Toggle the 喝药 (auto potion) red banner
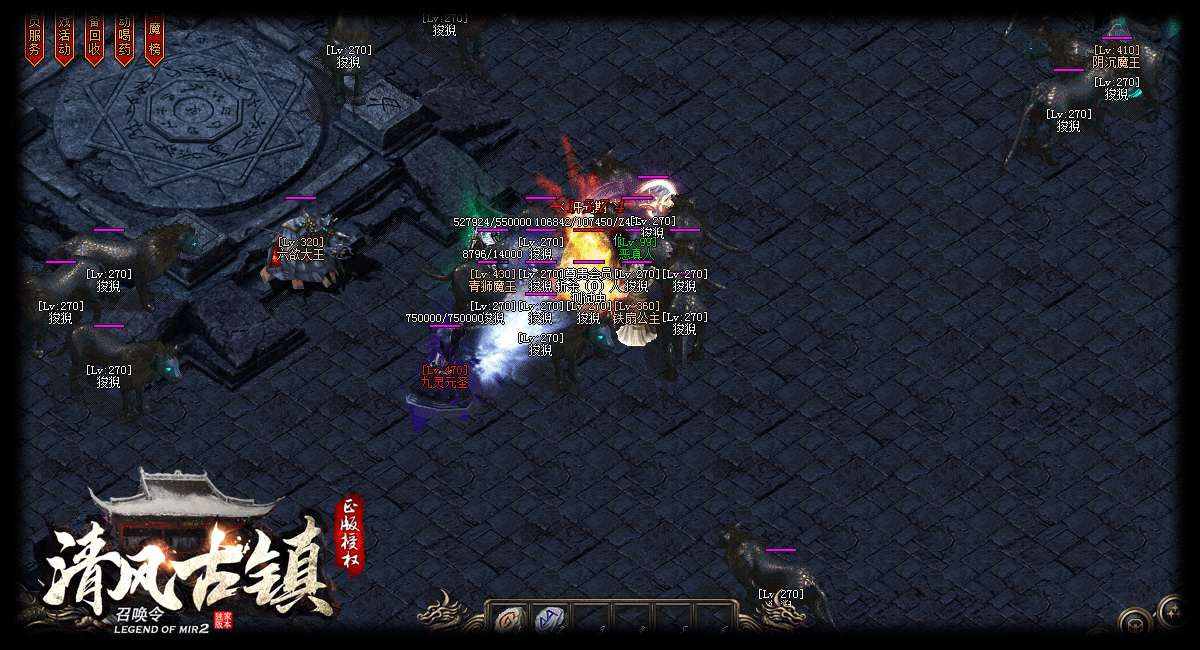This screenshot has width=1200, height=650. pyautogui.click(x=125, y=40)
